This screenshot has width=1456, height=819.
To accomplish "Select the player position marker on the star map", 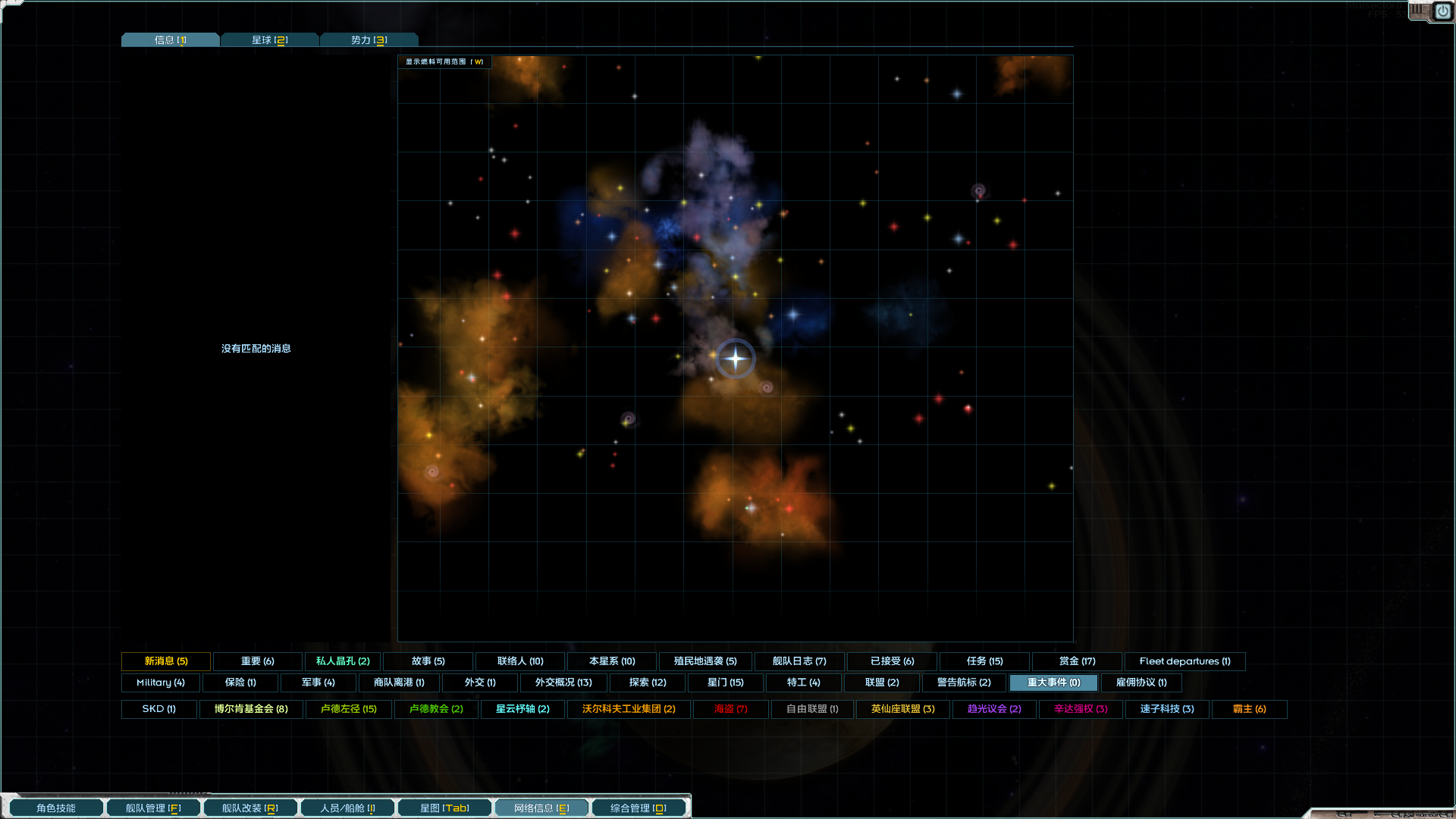I will 735,359.
